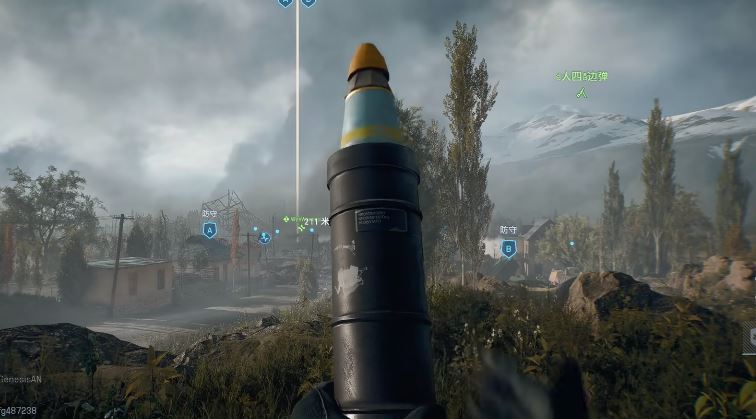
Task: Select the objective B defend marker
Action: coord(508,248)
